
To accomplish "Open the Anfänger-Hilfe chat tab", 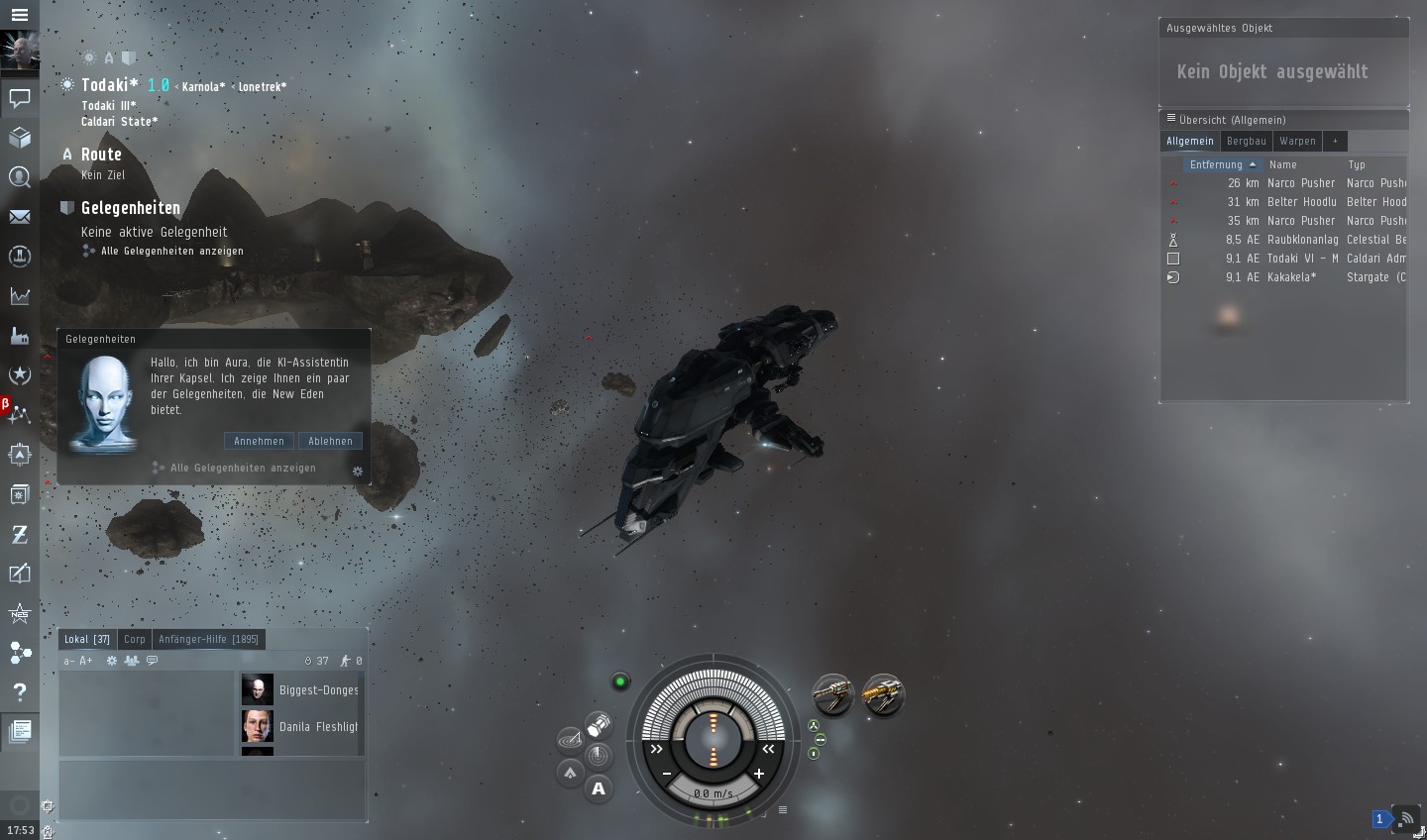I will coord(208,639).
